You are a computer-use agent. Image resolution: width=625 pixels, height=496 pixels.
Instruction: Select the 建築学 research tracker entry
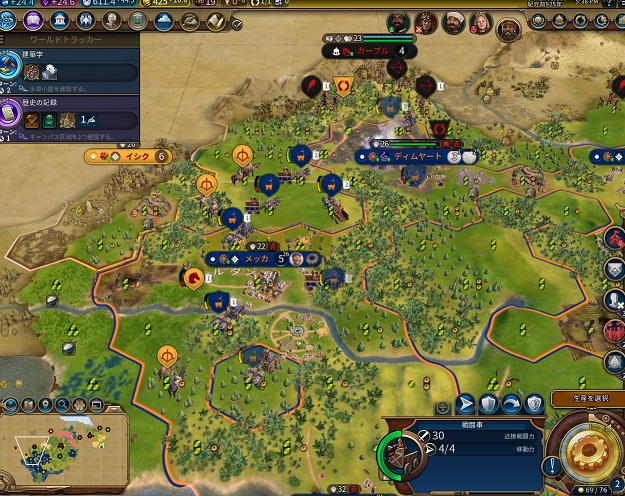[x=68, y=66]
